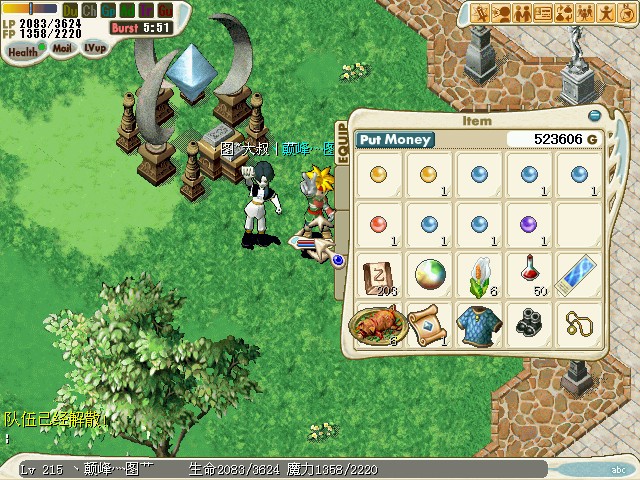Pick the gold chain necklace item
Viewport: 640px width, 480px height.
pos(579,323)
